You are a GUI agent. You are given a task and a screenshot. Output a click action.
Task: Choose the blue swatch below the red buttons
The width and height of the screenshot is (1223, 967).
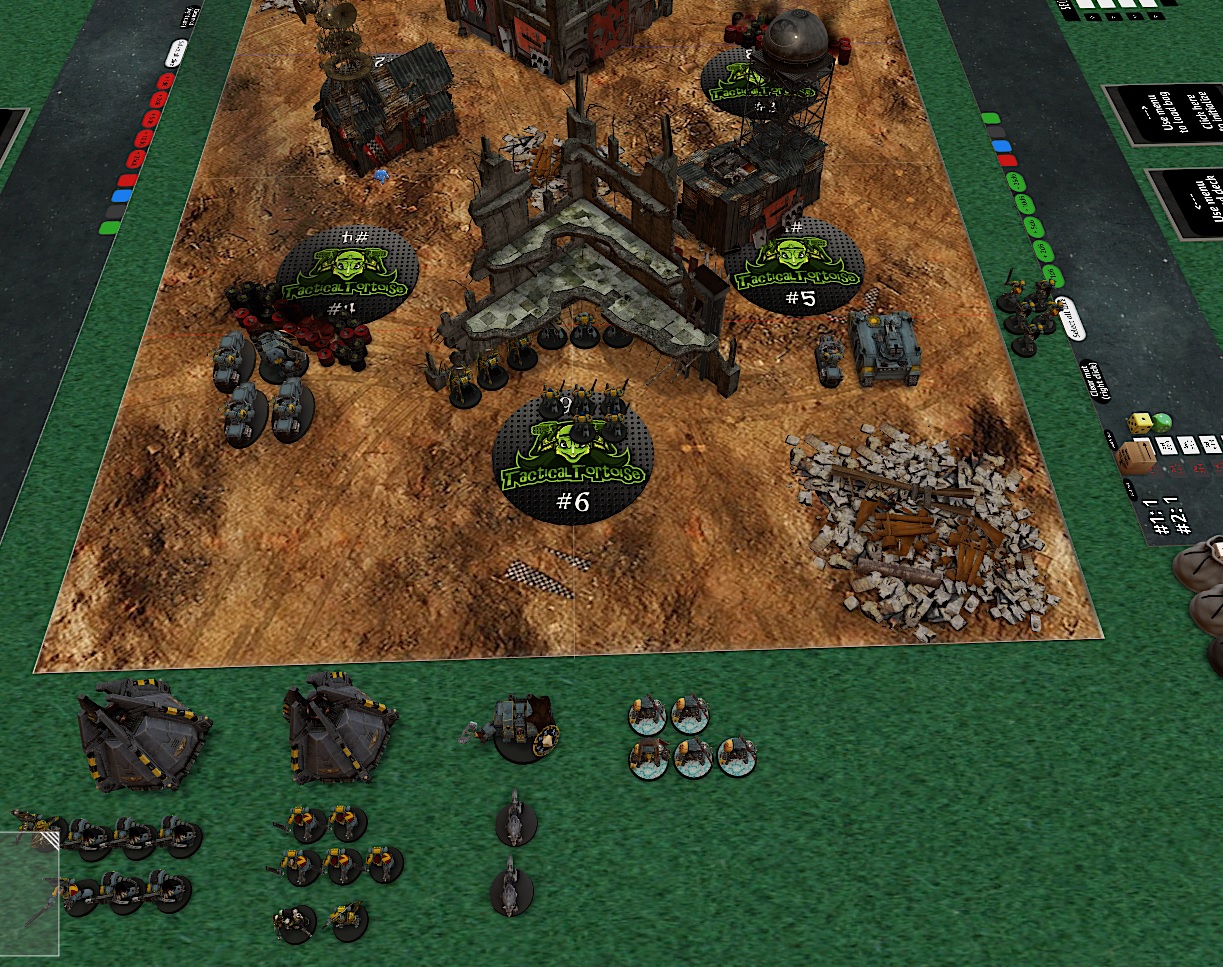(122, 197)
